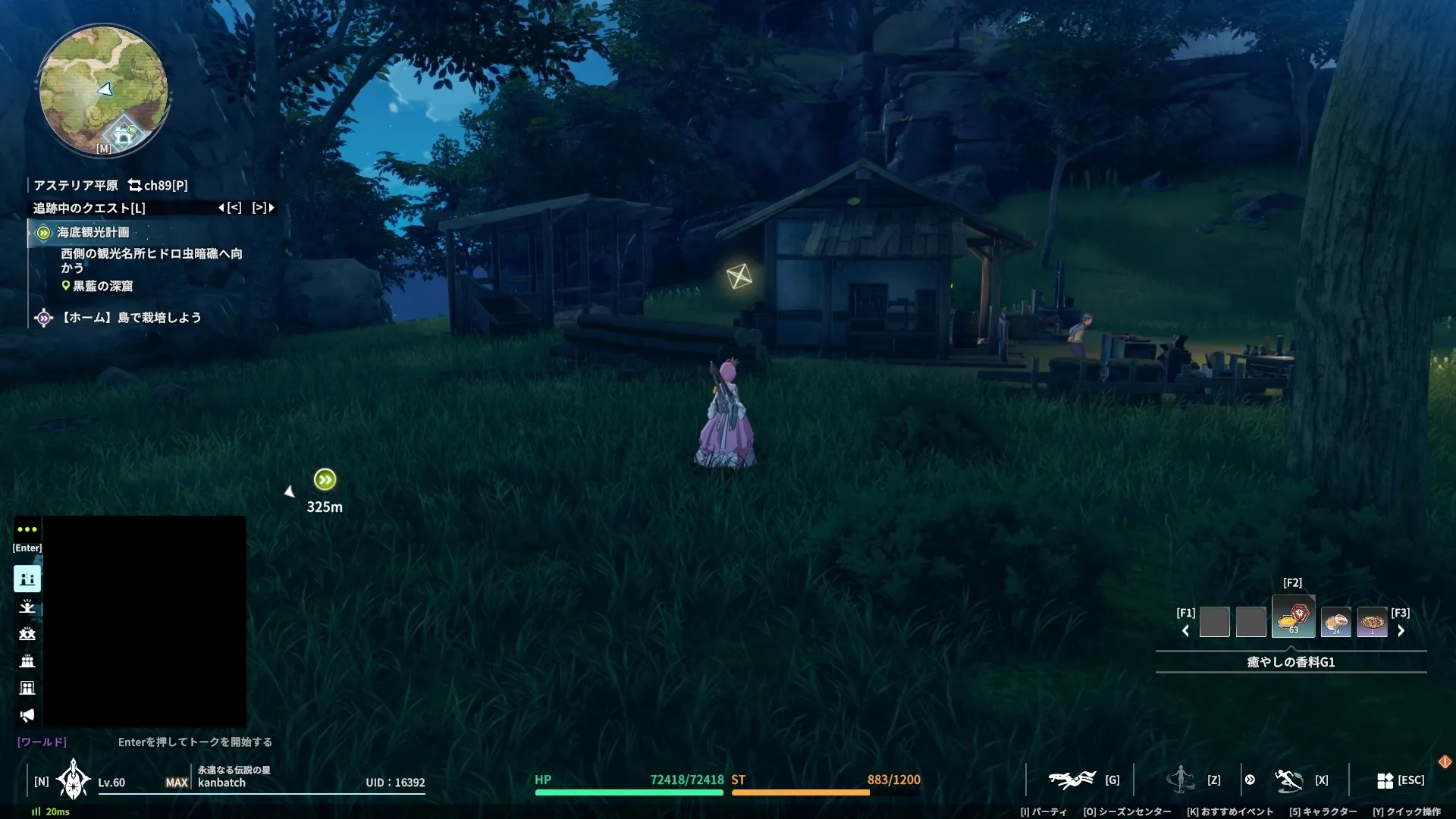
Task: Open the class emblem next to Lv.60
Action: [x=73, y=780]
